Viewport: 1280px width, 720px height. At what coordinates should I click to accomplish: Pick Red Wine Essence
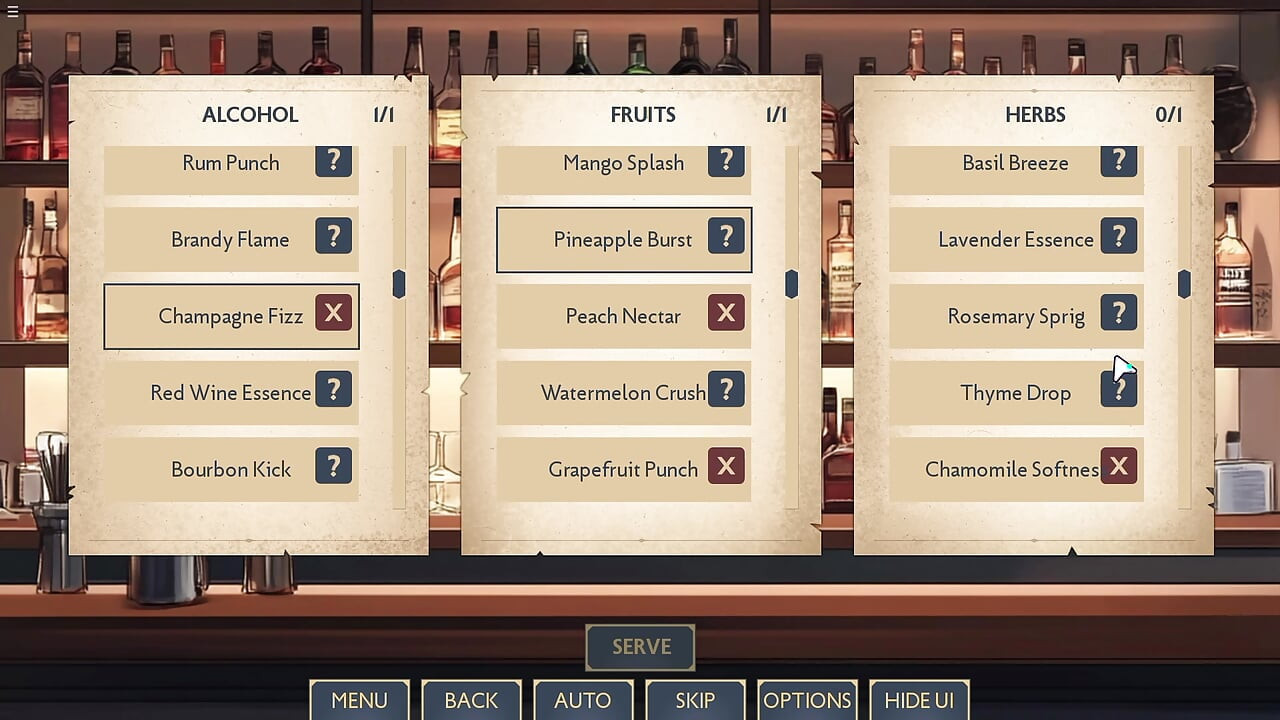230,393
